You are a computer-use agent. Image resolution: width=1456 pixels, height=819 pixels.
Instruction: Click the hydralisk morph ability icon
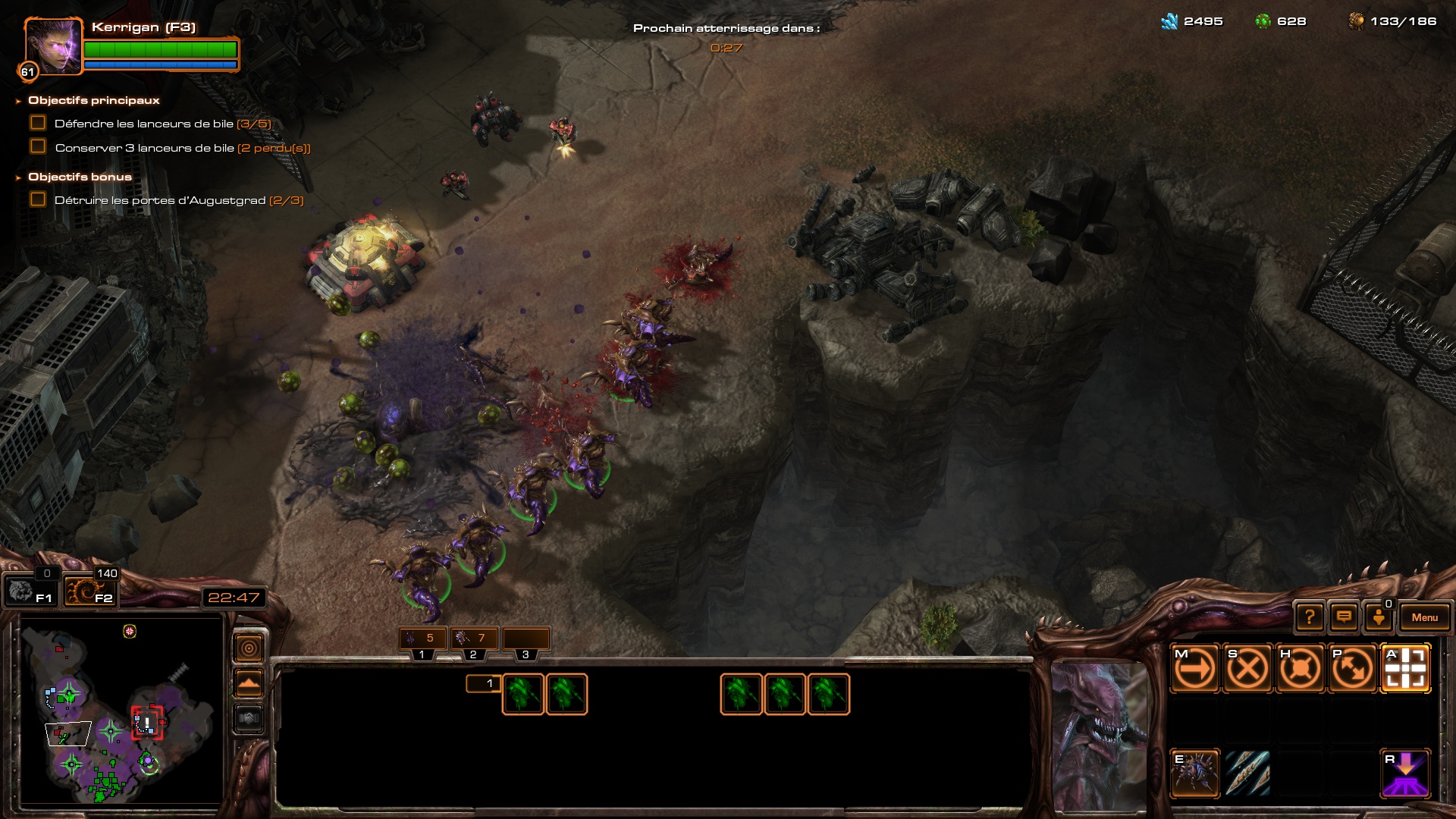click(1195, 773)
